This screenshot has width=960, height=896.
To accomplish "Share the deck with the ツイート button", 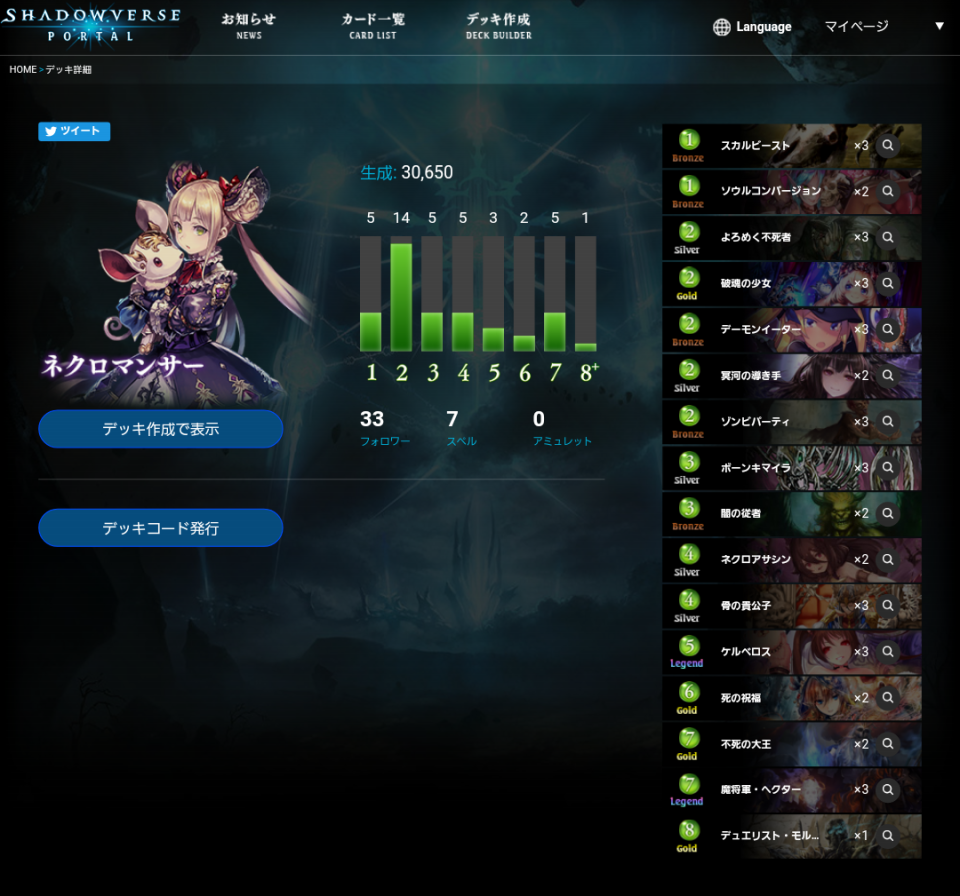I will pyautogui.click(x=74, y=131).
